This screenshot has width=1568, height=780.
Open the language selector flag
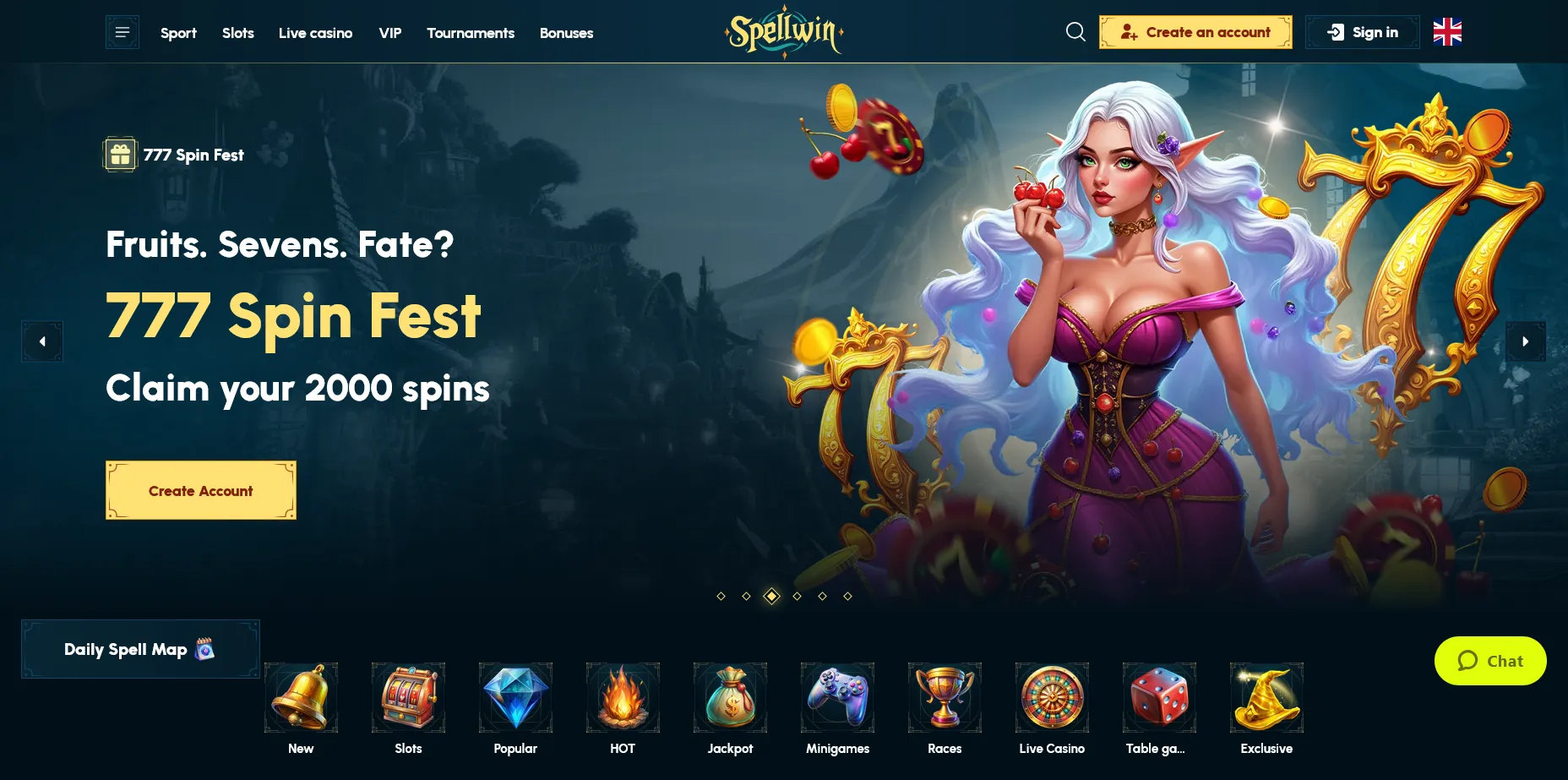1447,32
